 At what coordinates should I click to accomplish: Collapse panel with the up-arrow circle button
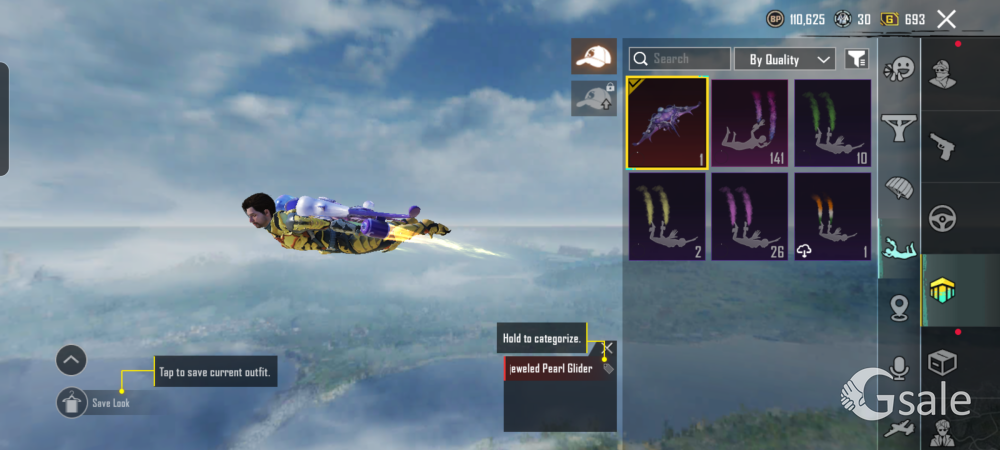71,360
